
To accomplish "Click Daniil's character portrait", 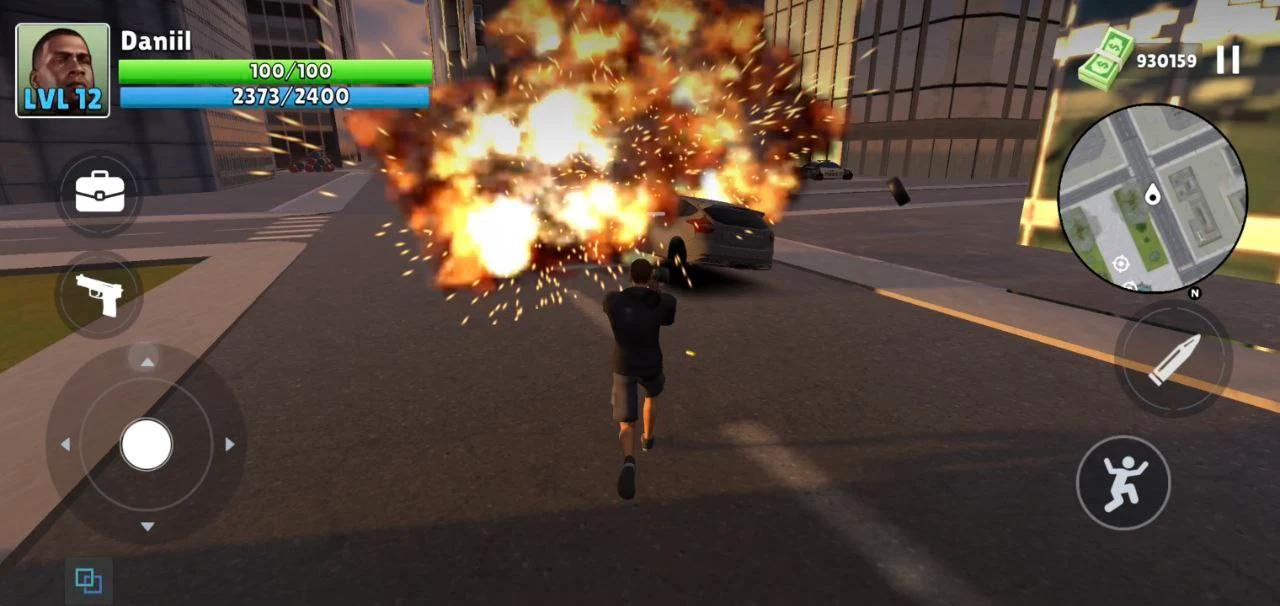I will [x=63, y=70].
